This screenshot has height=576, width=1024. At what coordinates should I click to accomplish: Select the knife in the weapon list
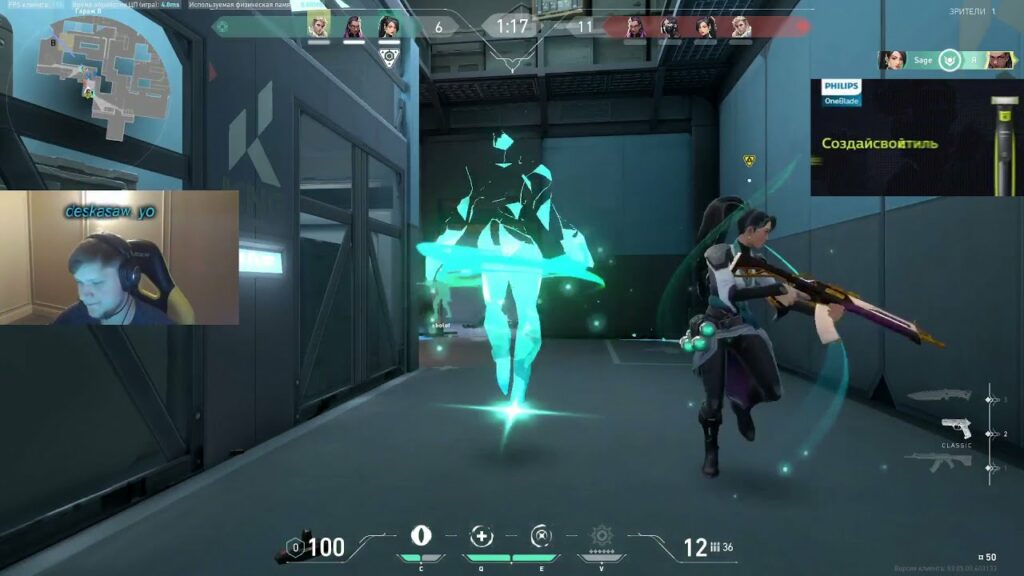pyautogui.click(x=940, y=397)
